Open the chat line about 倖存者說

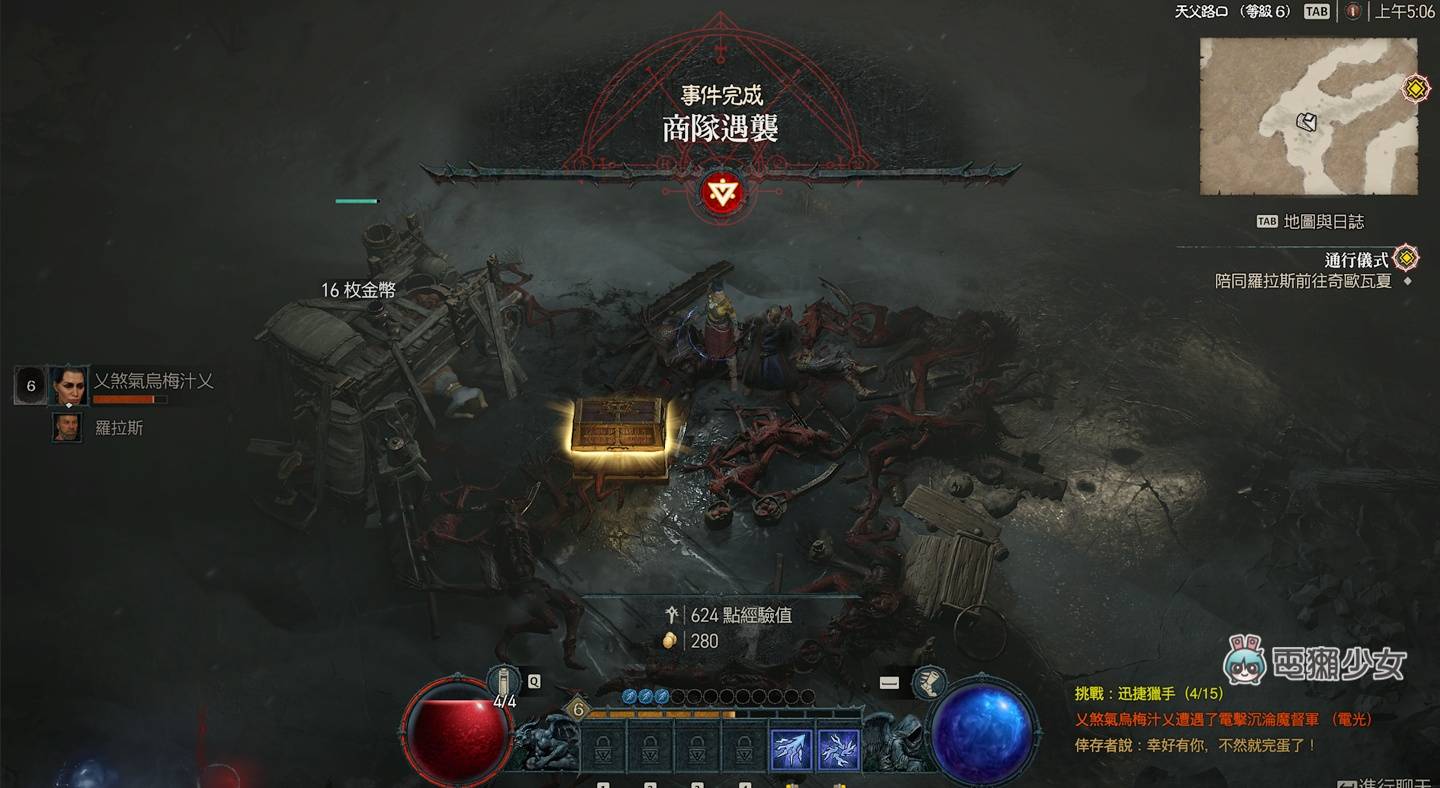[1195, 745]
